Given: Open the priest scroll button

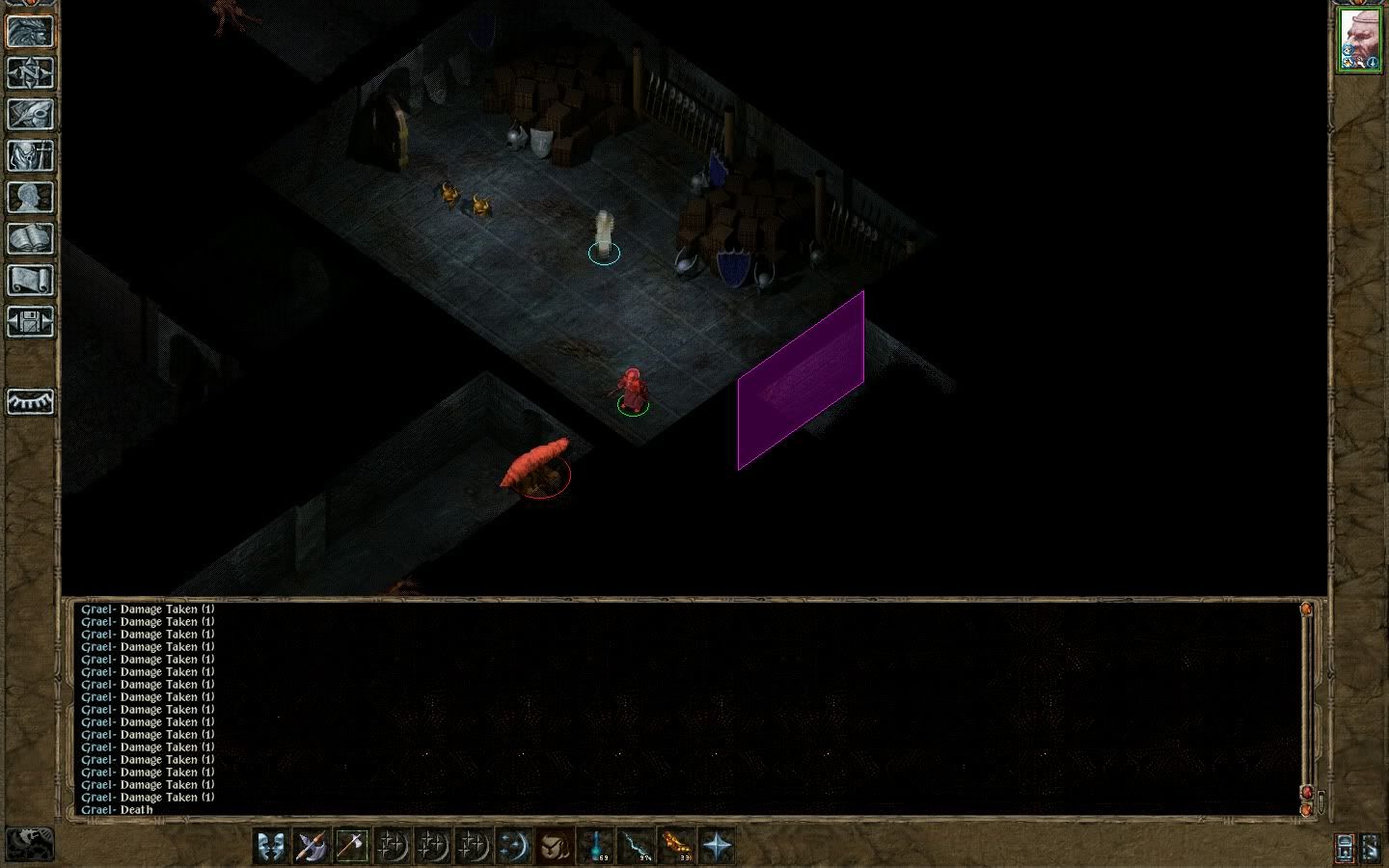Looking at the screenshot, I should click(x=30, y=280).
